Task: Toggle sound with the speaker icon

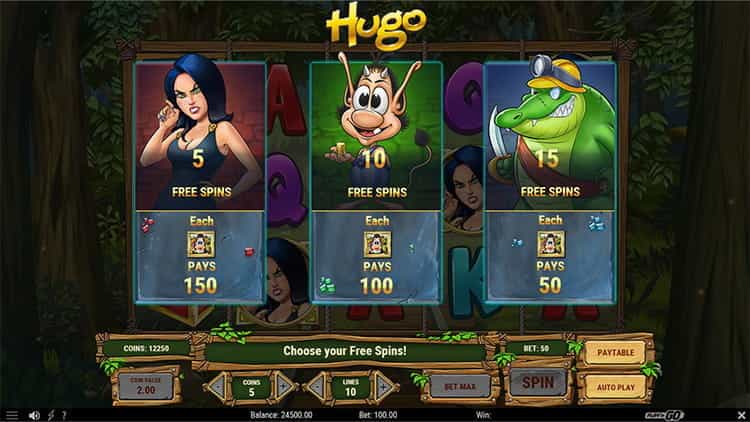Action: point(34,415)
